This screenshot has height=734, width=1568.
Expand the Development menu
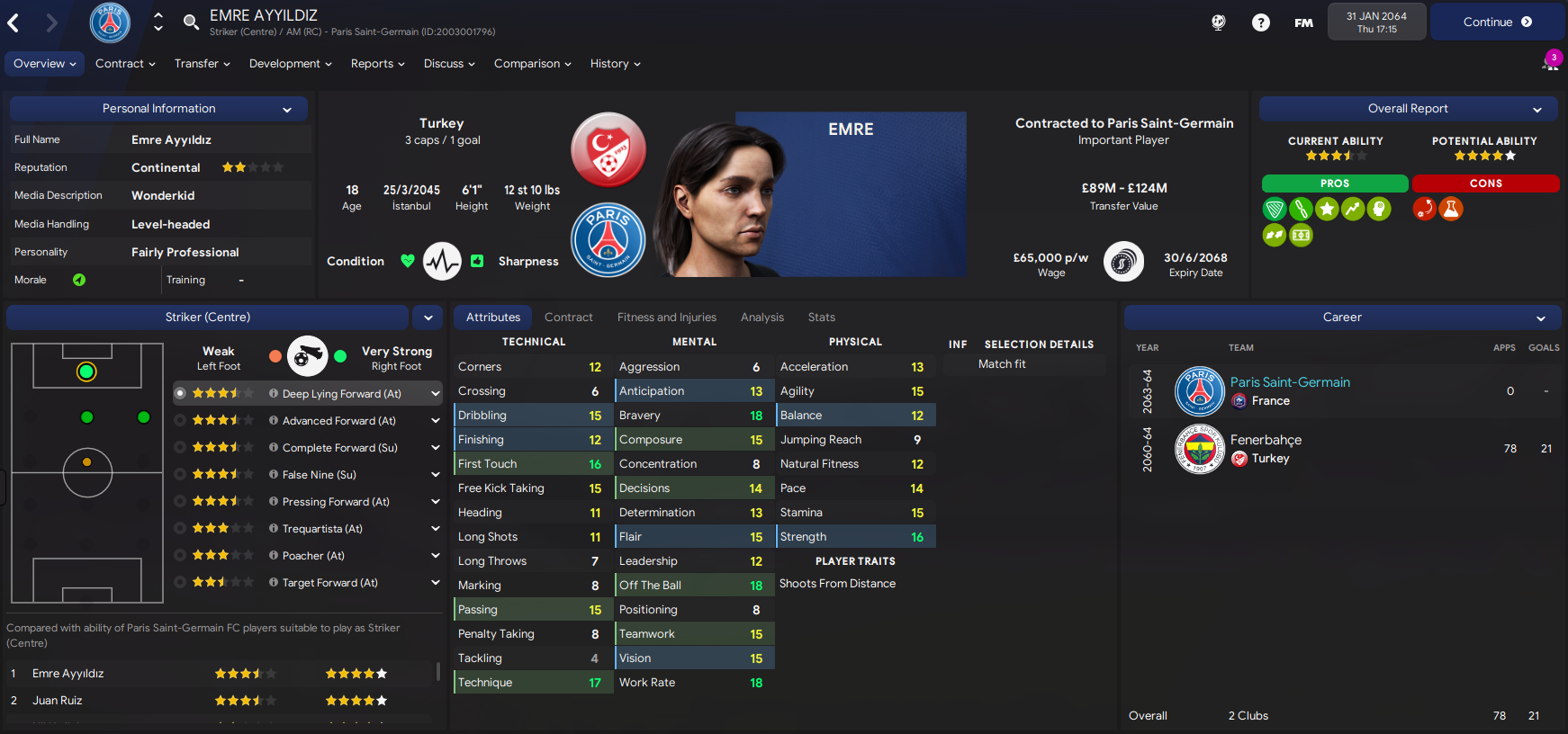290,64
